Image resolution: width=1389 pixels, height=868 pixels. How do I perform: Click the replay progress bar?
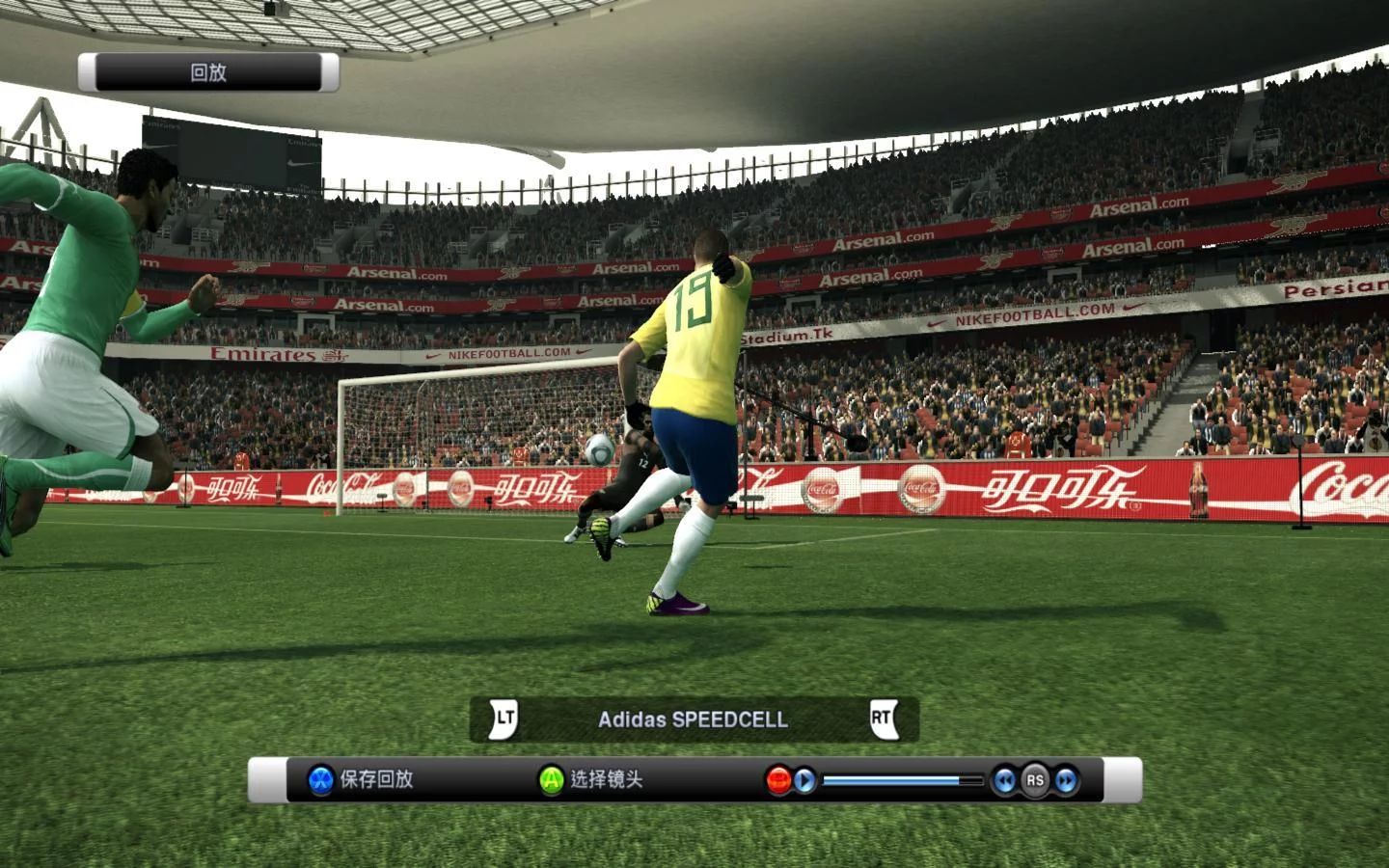click(901, 780)
